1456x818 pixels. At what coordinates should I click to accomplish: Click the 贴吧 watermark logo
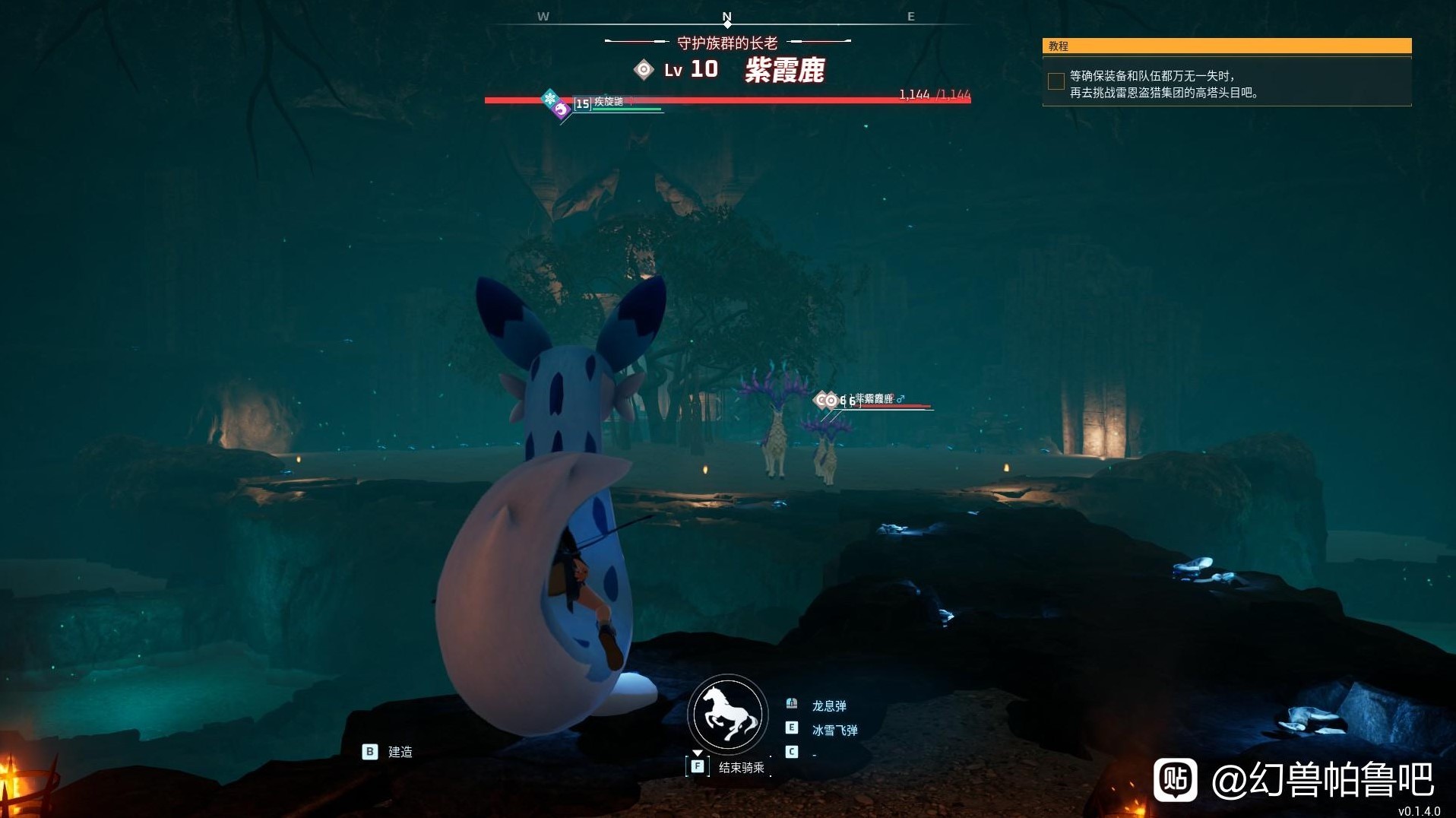(x=1175, y=779)
